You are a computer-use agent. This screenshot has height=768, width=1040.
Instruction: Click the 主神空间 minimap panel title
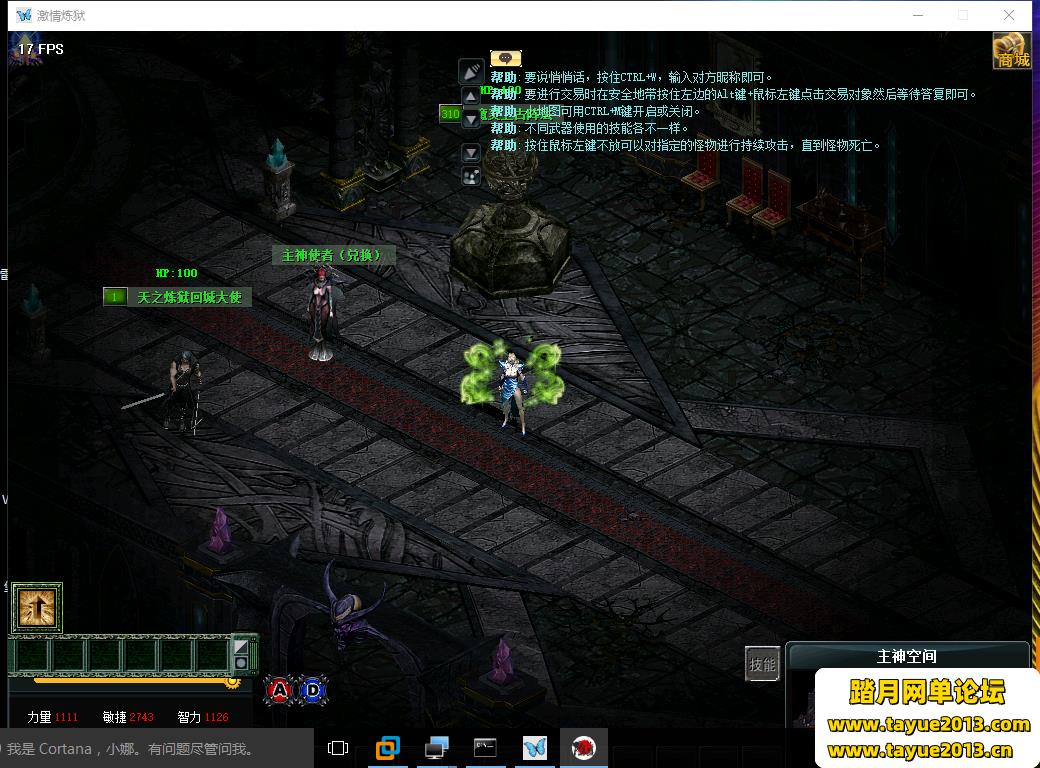coord(906,656)
